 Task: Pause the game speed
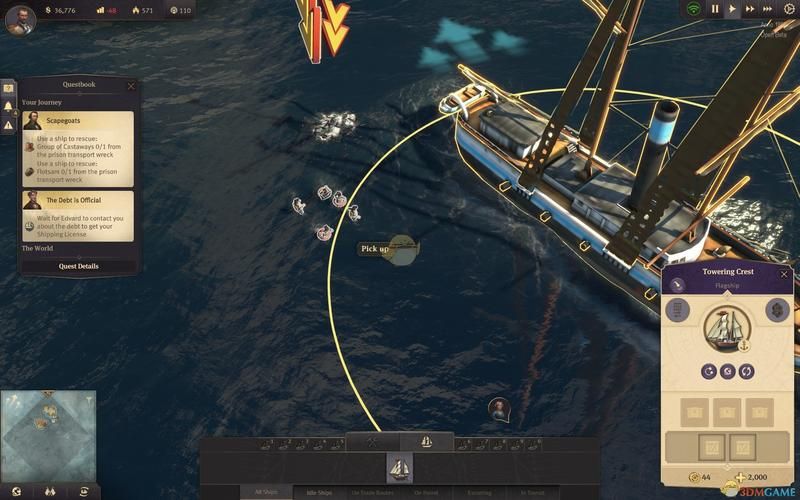[715, 9]
